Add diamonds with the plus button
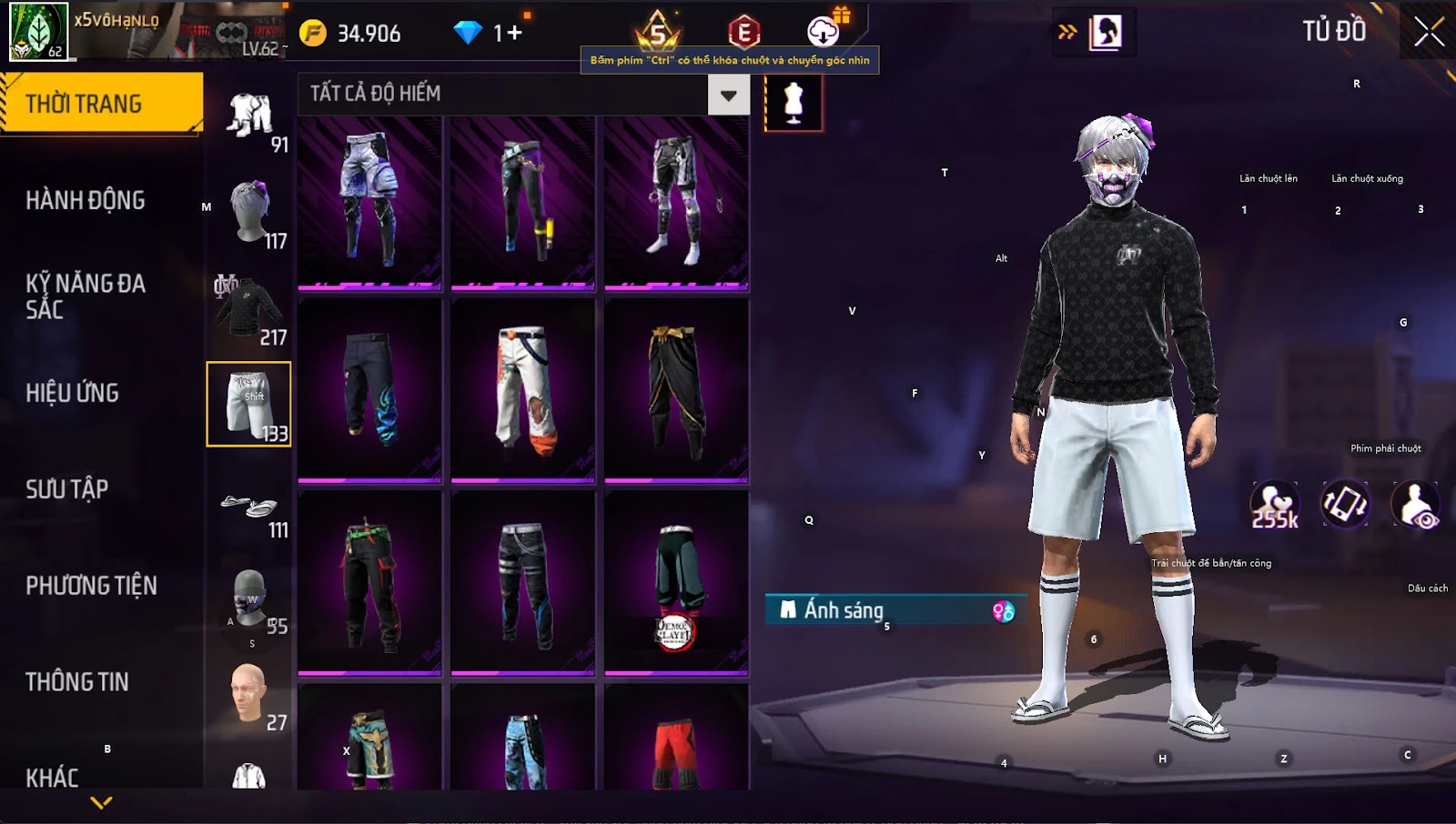The height and width of the screenshot is (824, 1456). pos(515,34)
